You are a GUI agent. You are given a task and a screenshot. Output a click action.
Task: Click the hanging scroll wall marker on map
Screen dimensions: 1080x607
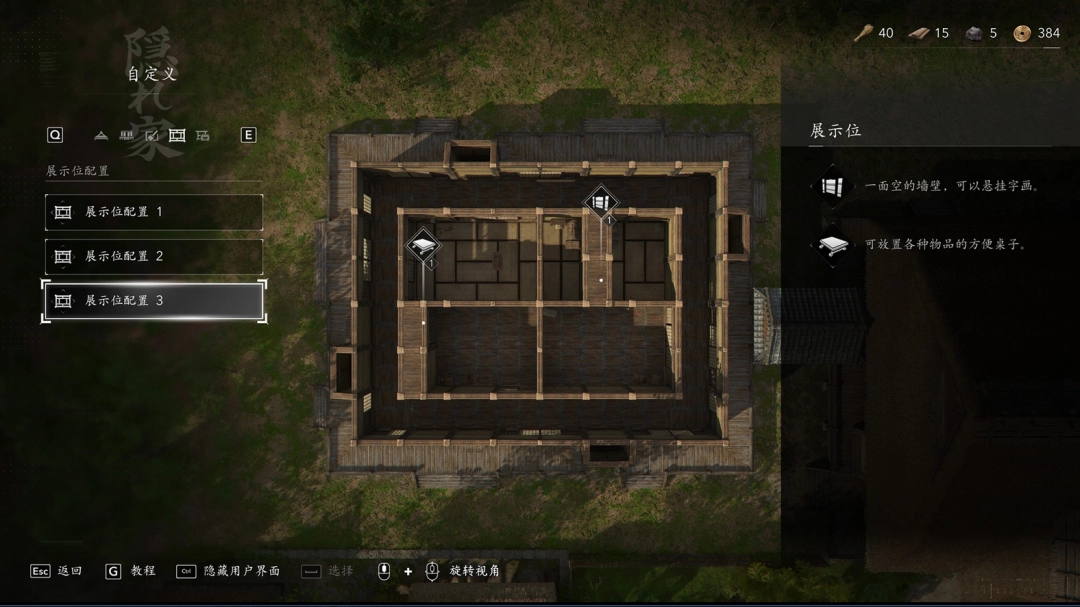click(x=601, y=203)
